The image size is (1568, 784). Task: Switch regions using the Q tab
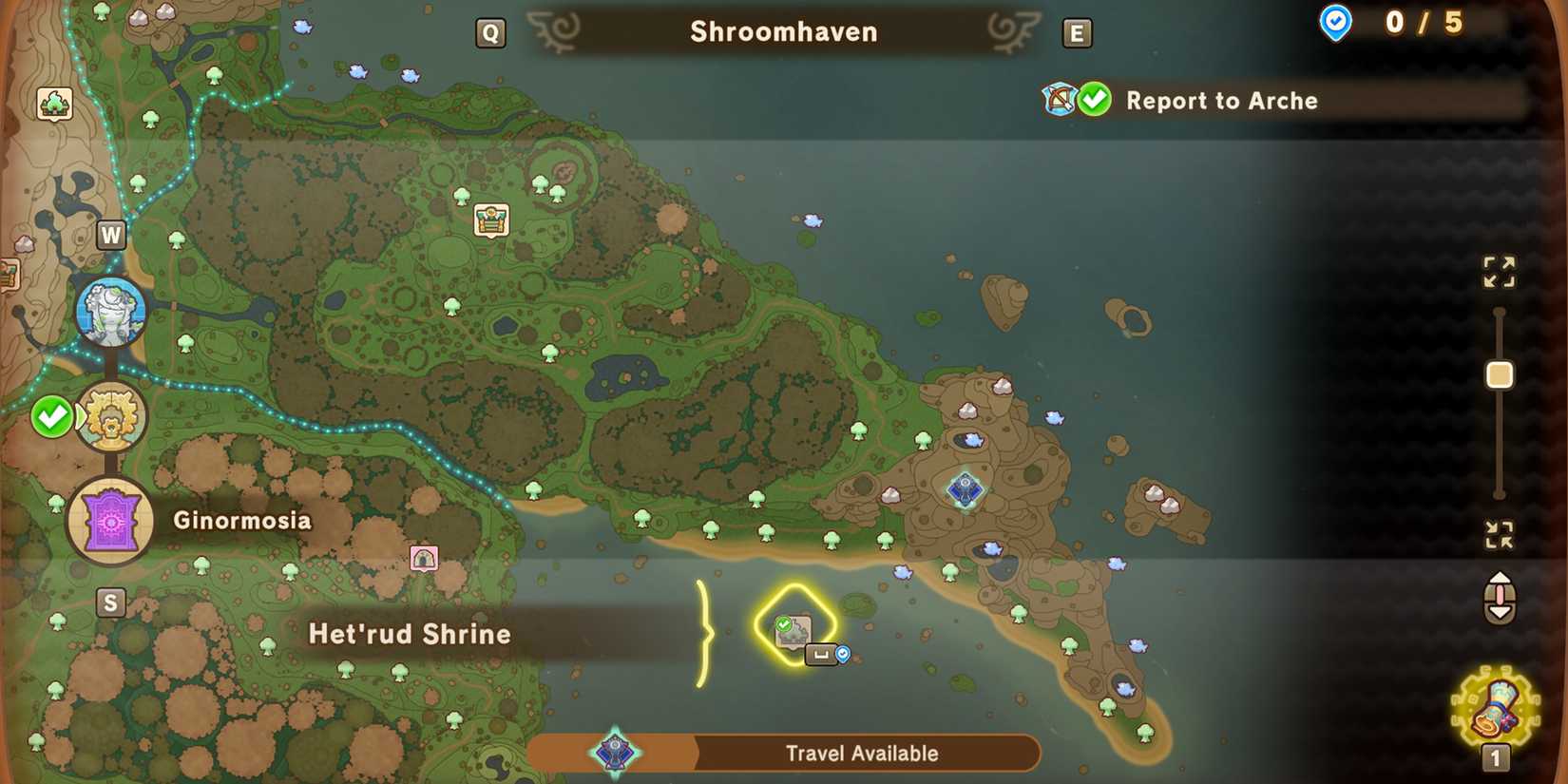(490, 31)
